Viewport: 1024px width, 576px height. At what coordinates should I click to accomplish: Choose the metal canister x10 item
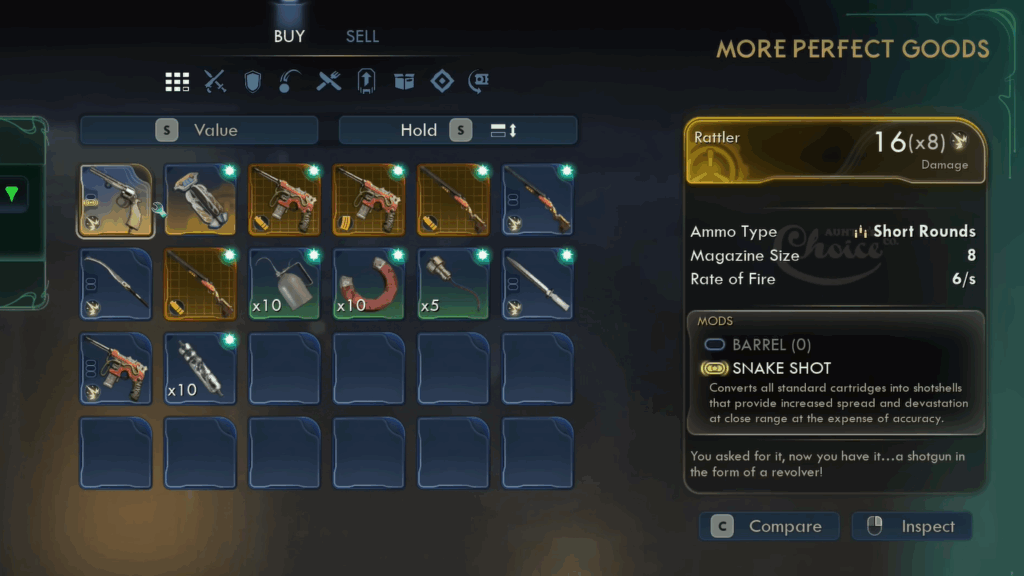pyautogui.click(x=285, y=285)
